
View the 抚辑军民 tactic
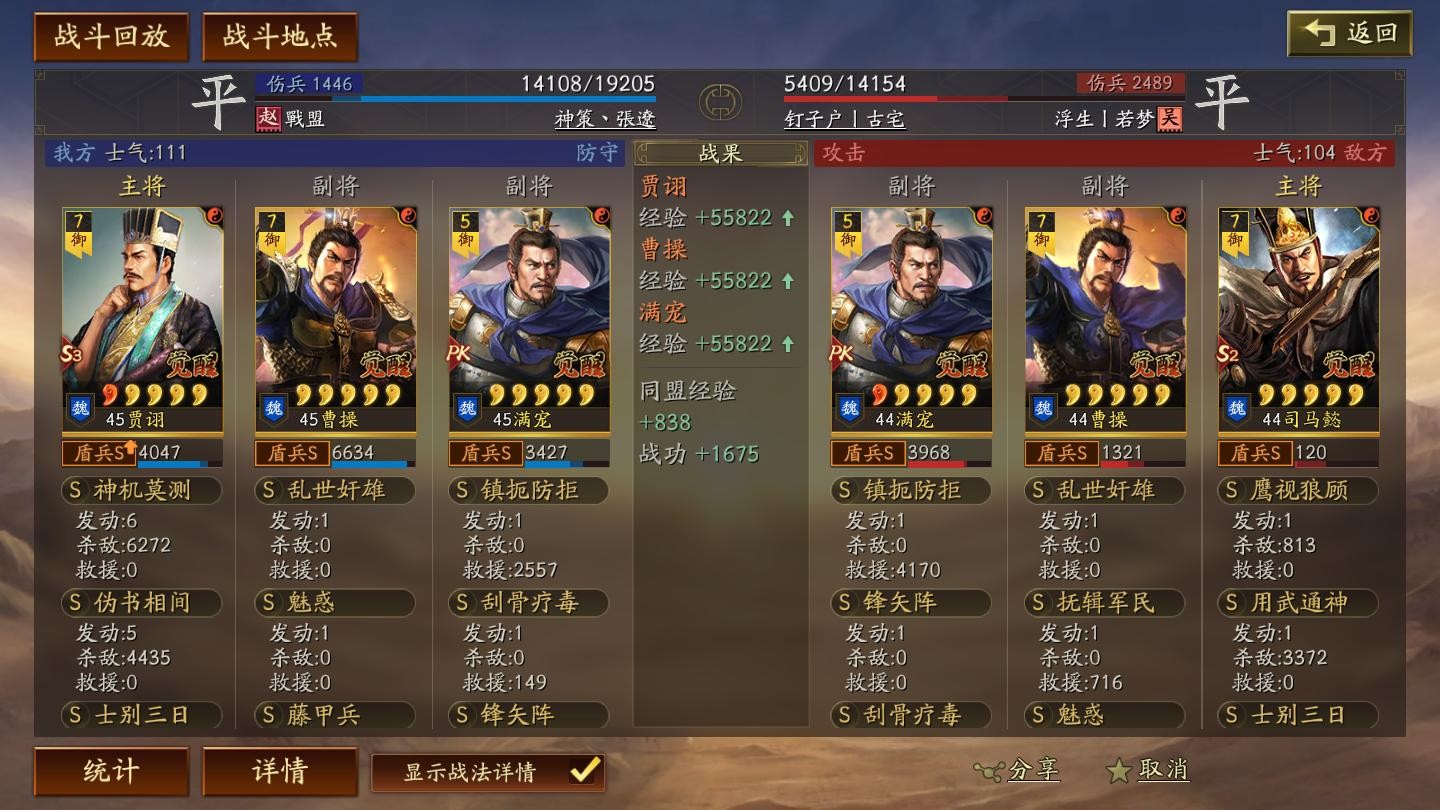(x=1105, y=603)
